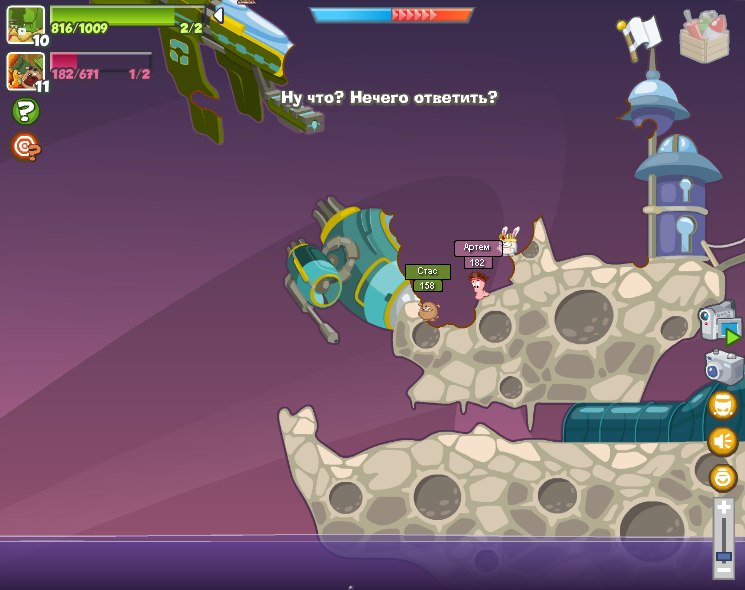The width and height of the screenshot is (745, 590).
Task: Take a screenshot with the photo camera
Action: pyautogui.click(x=723, y=367)
